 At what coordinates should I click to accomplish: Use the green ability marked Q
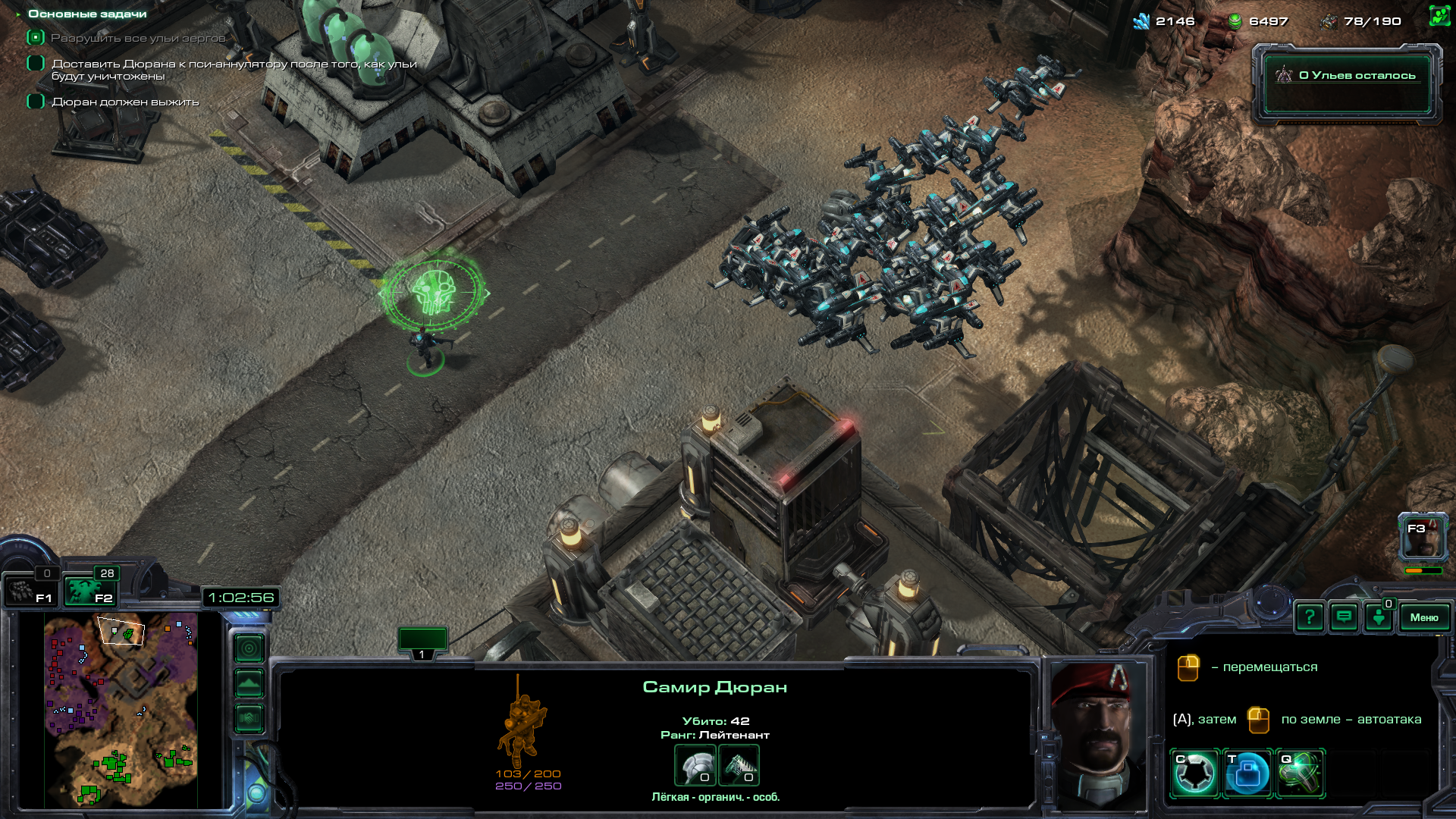click(1300, 773)
